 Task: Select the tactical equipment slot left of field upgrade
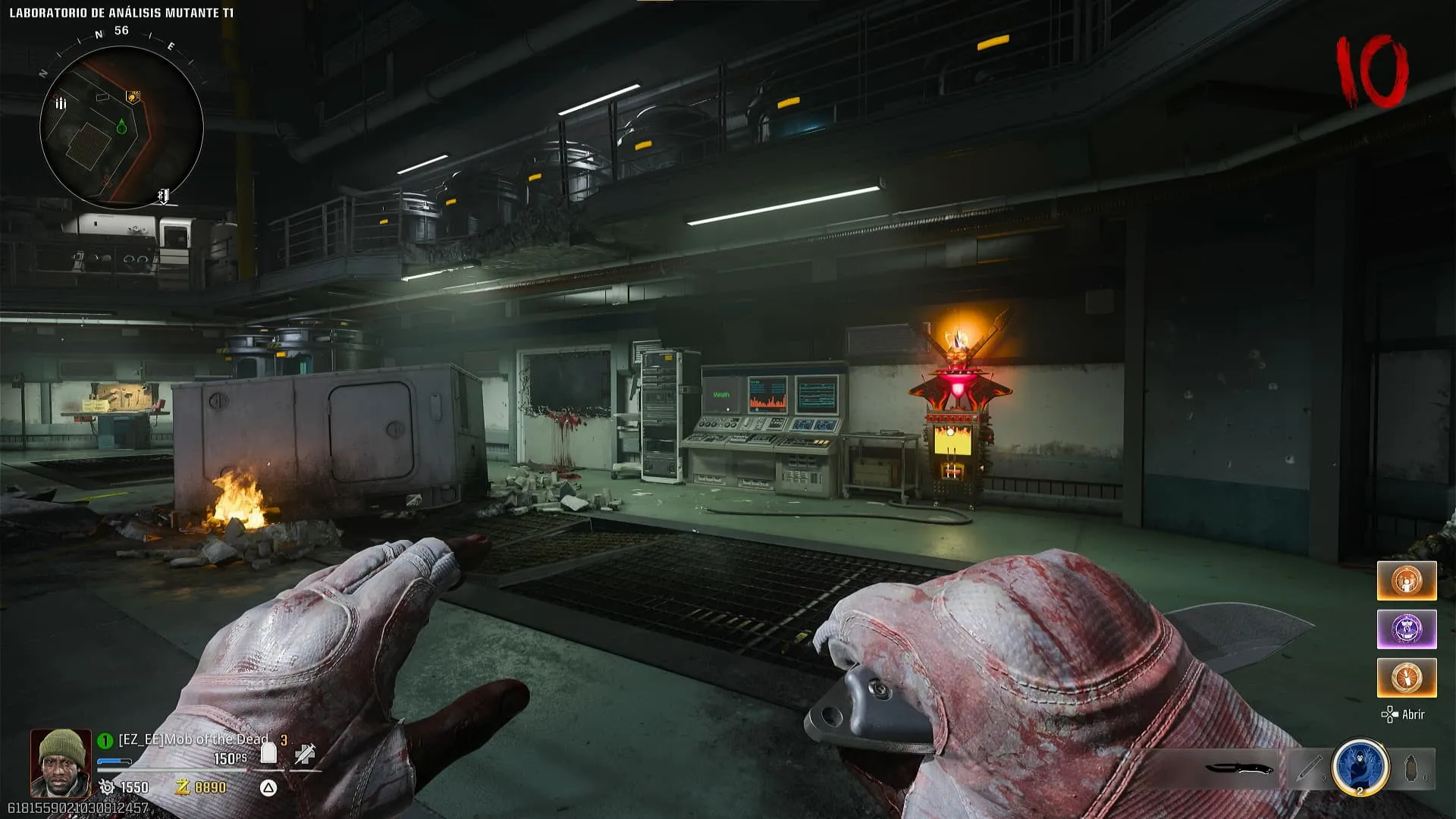[1310, 768]
